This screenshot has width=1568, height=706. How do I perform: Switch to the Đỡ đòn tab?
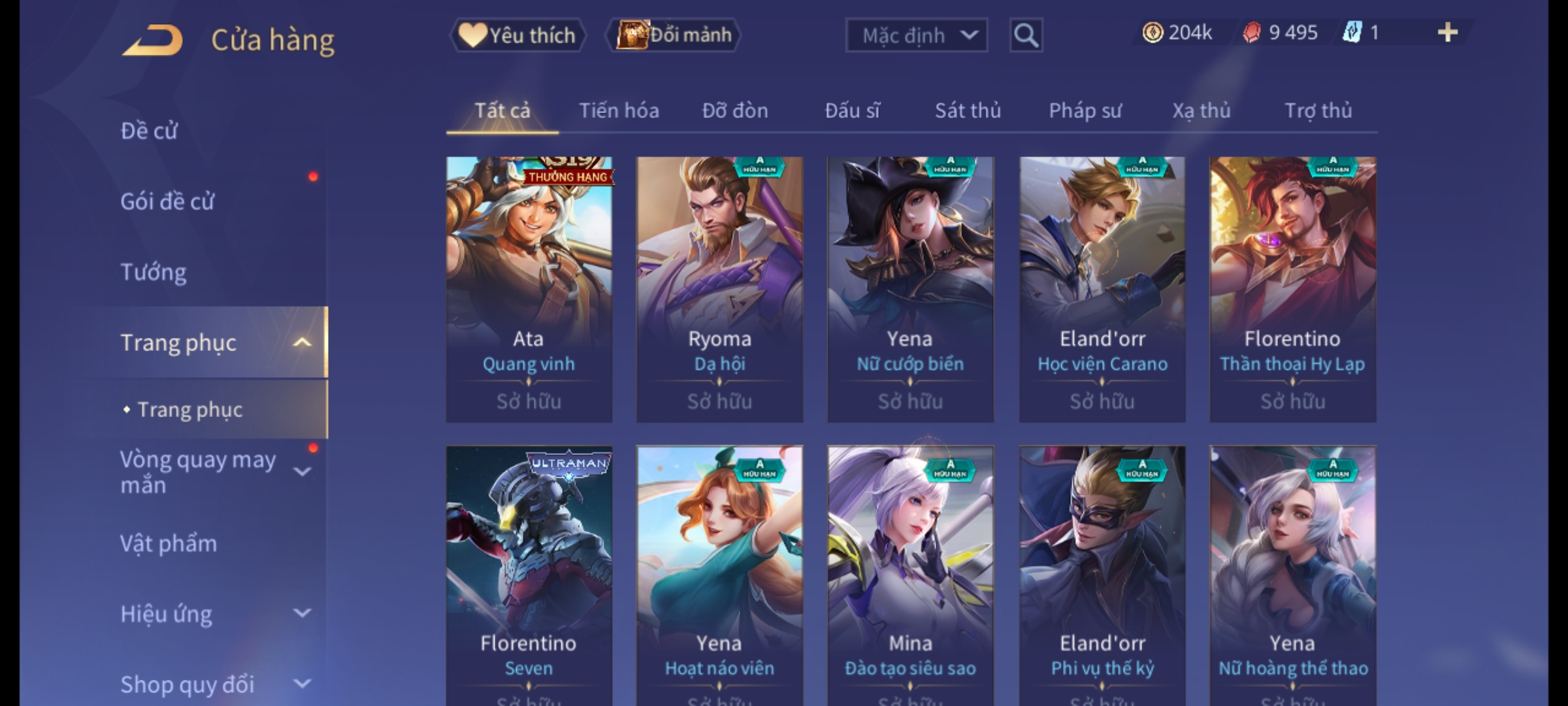point(735,111)
